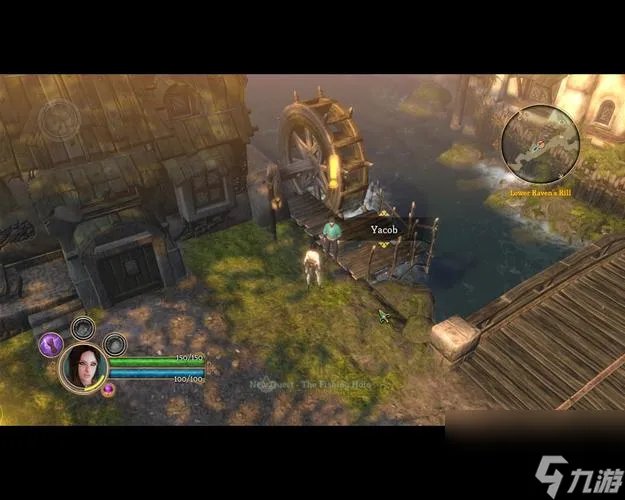Select the small pink gem orb

click(x=108, y=389)
